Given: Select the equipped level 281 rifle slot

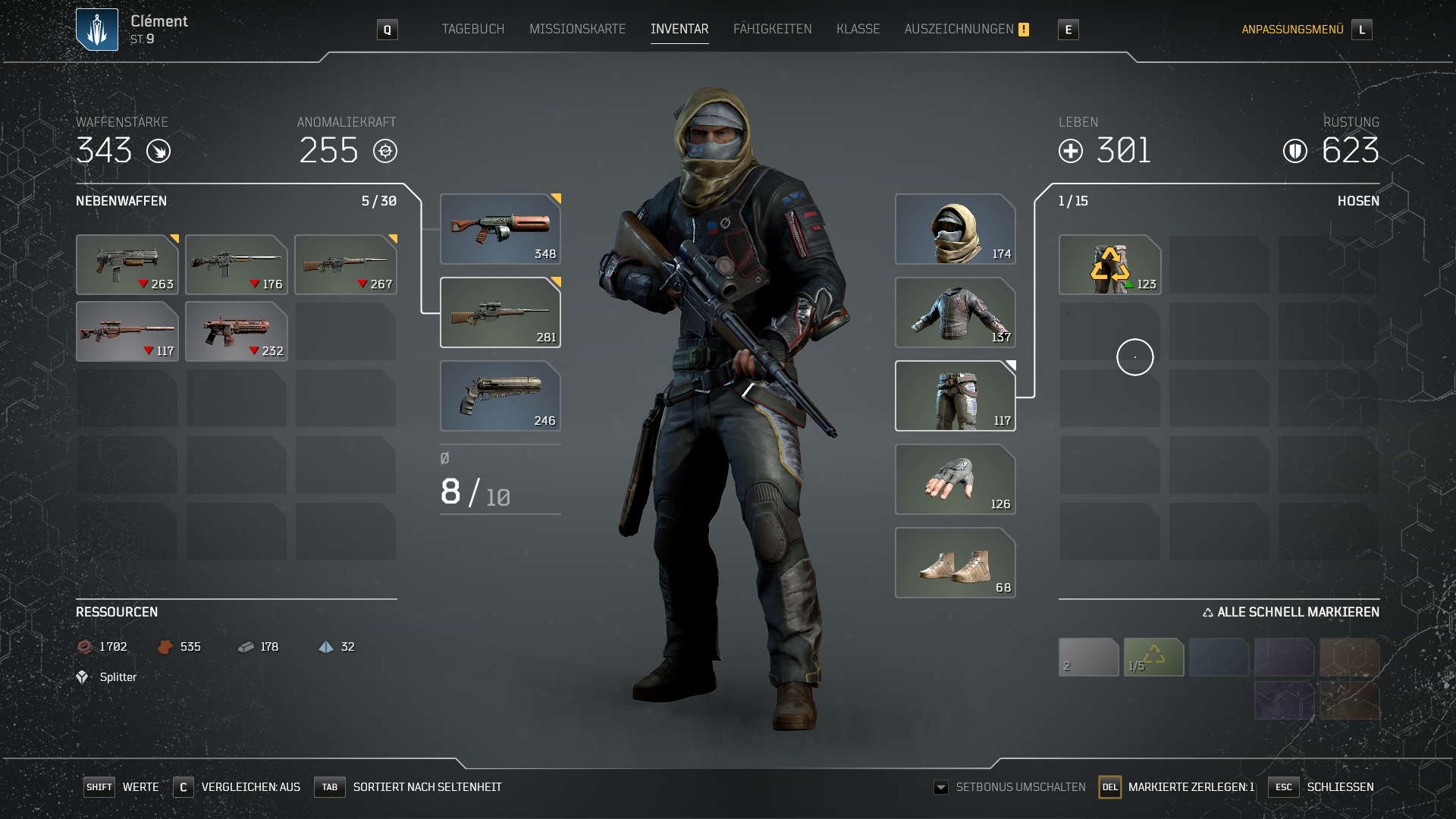Looking at the screenshot, I should 500,312.
